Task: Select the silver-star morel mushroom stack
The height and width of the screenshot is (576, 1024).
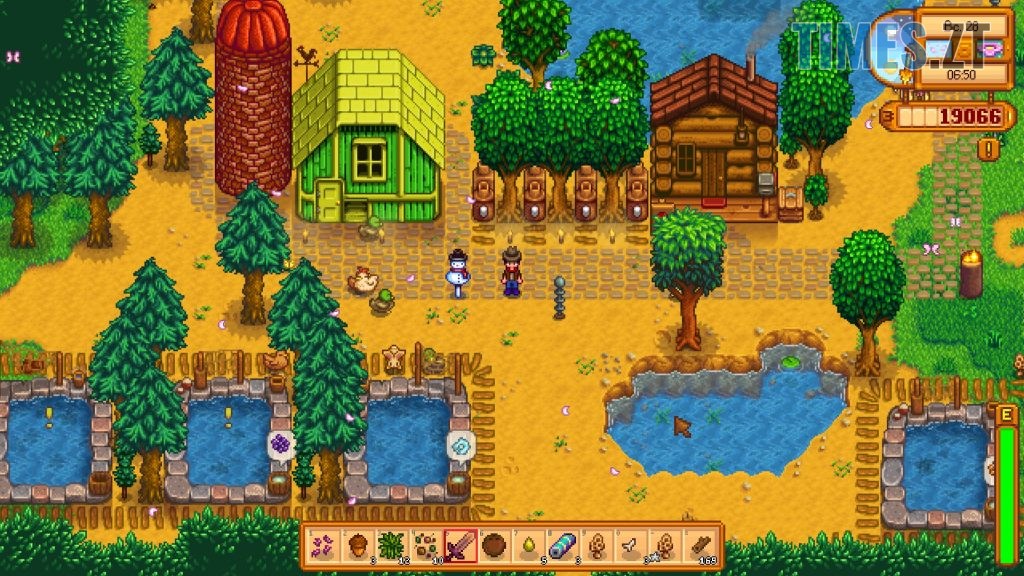Action: pos(664,545)
